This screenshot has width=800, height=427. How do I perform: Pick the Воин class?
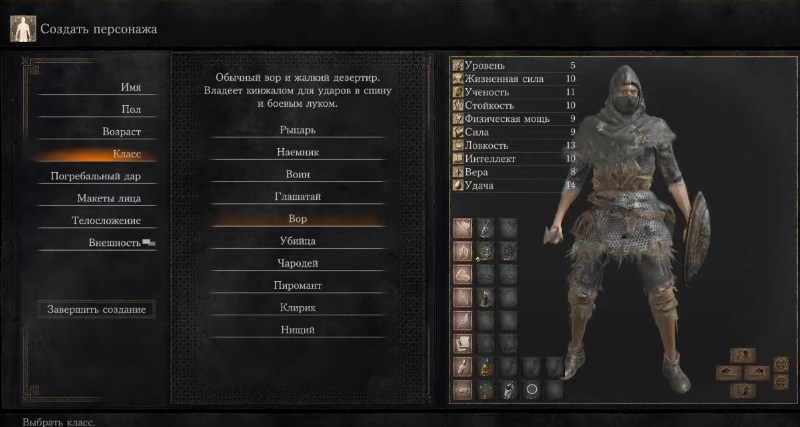298,174
